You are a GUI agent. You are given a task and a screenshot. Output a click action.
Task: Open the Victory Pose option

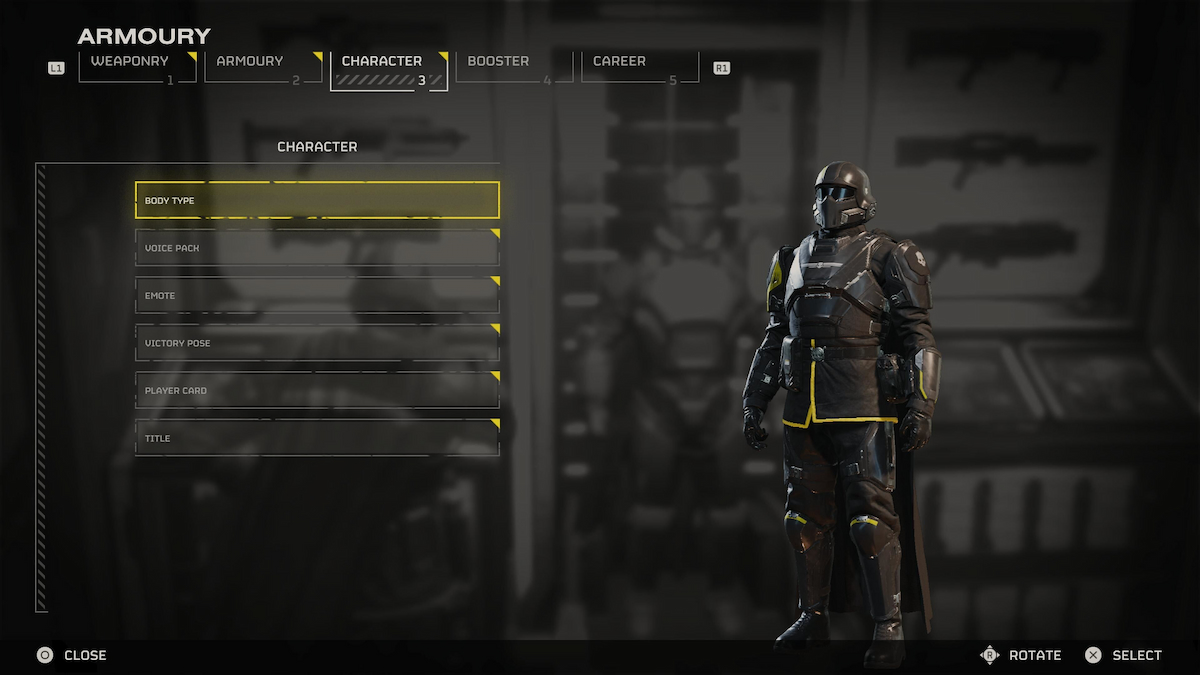[x=317, y=343]
